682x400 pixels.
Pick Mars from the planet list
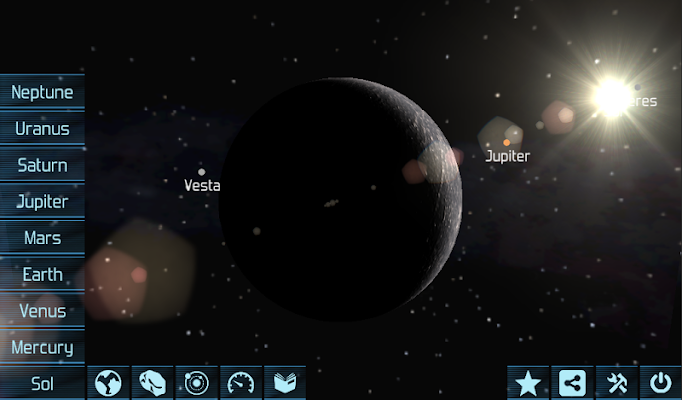pyautogui.click(x=42, y=238)
